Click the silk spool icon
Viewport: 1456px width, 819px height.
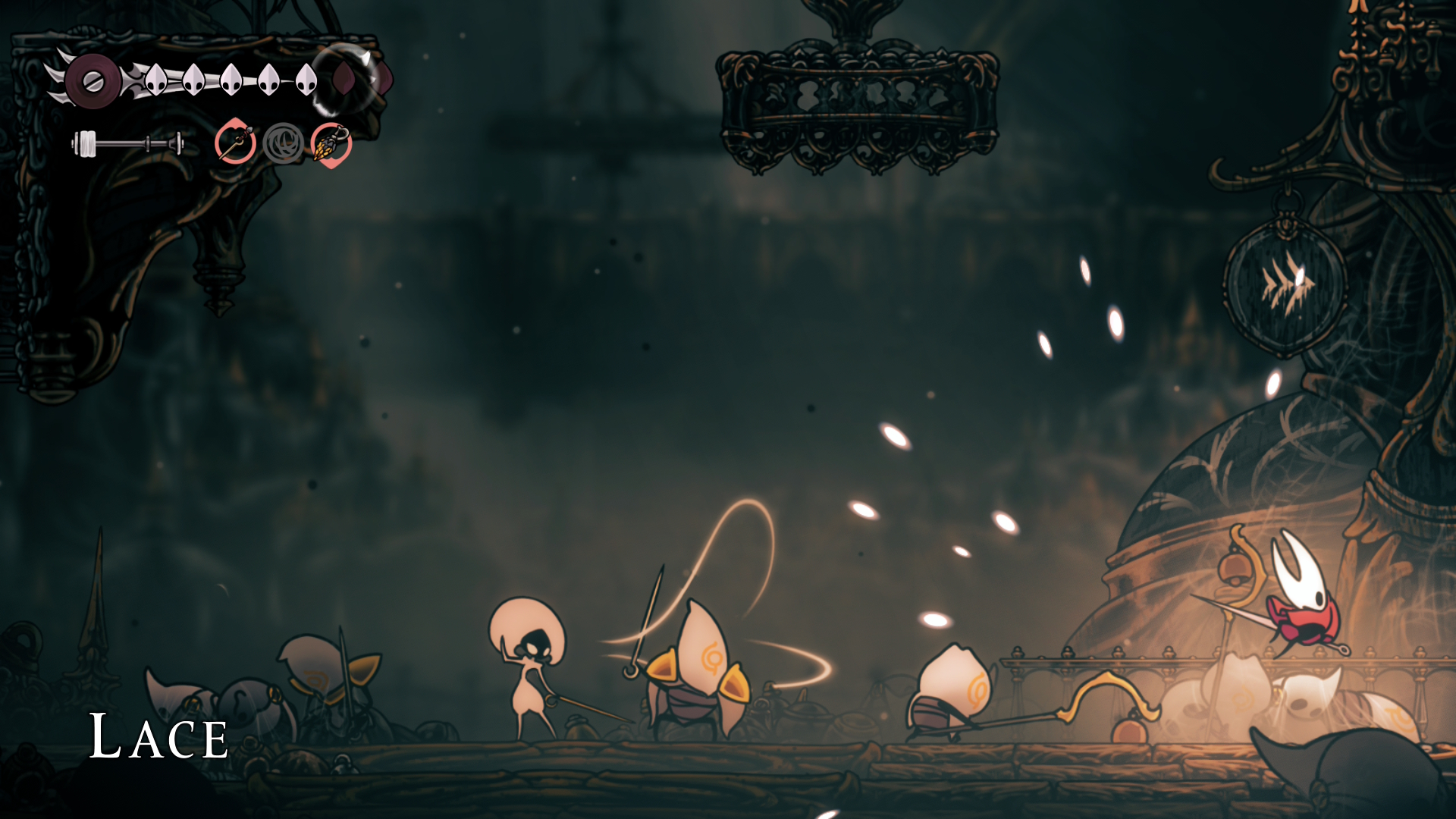pos(93,80)
